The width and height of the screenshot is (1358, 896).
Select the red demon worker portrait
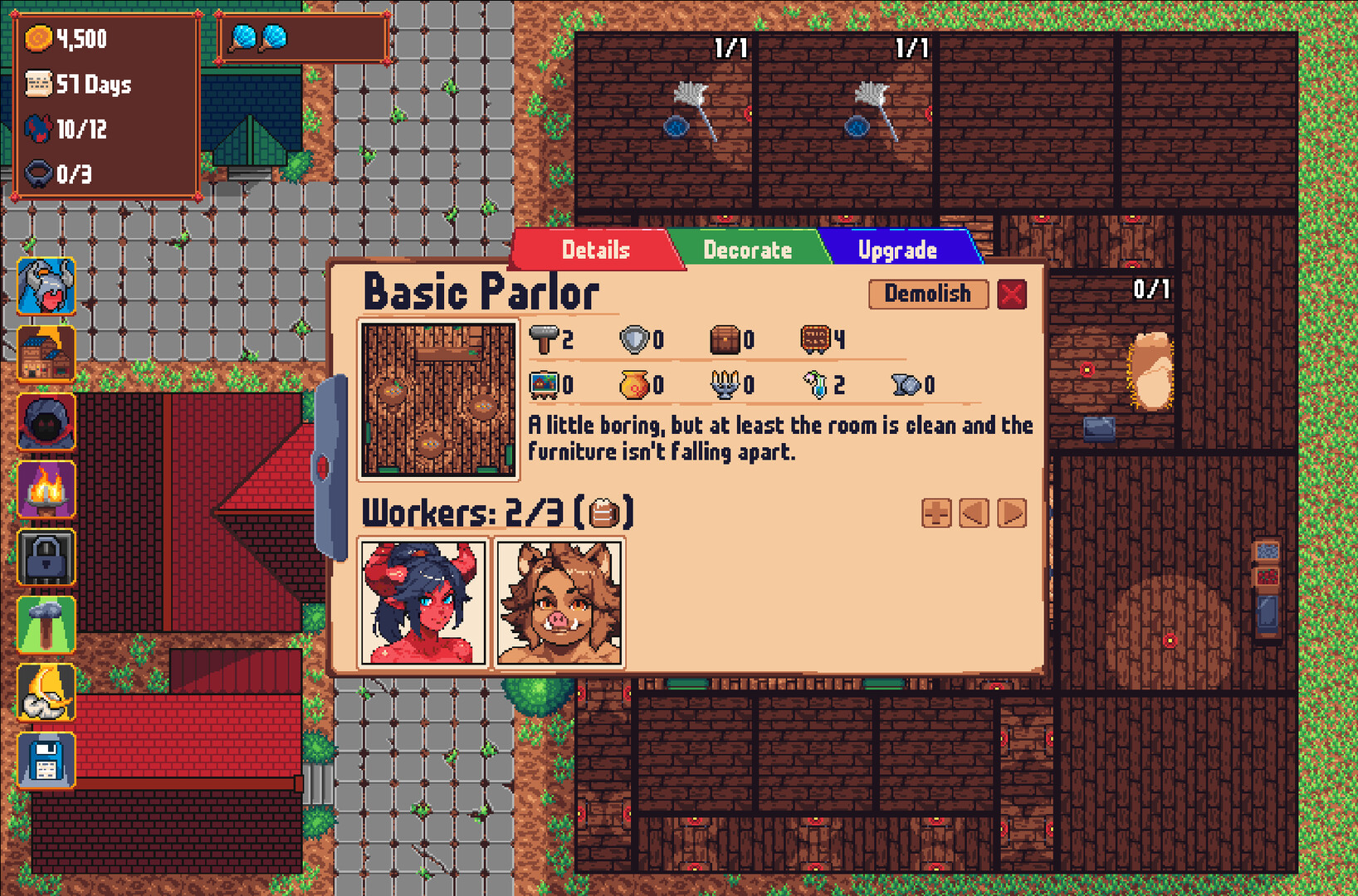[x=423, y=603]
